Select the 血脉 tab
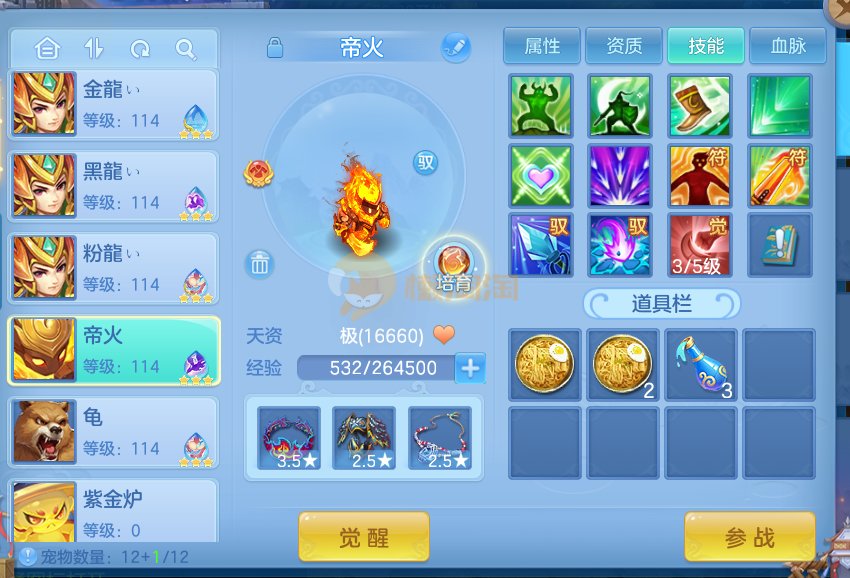The image size is (850, 578). tap(788, 46)
